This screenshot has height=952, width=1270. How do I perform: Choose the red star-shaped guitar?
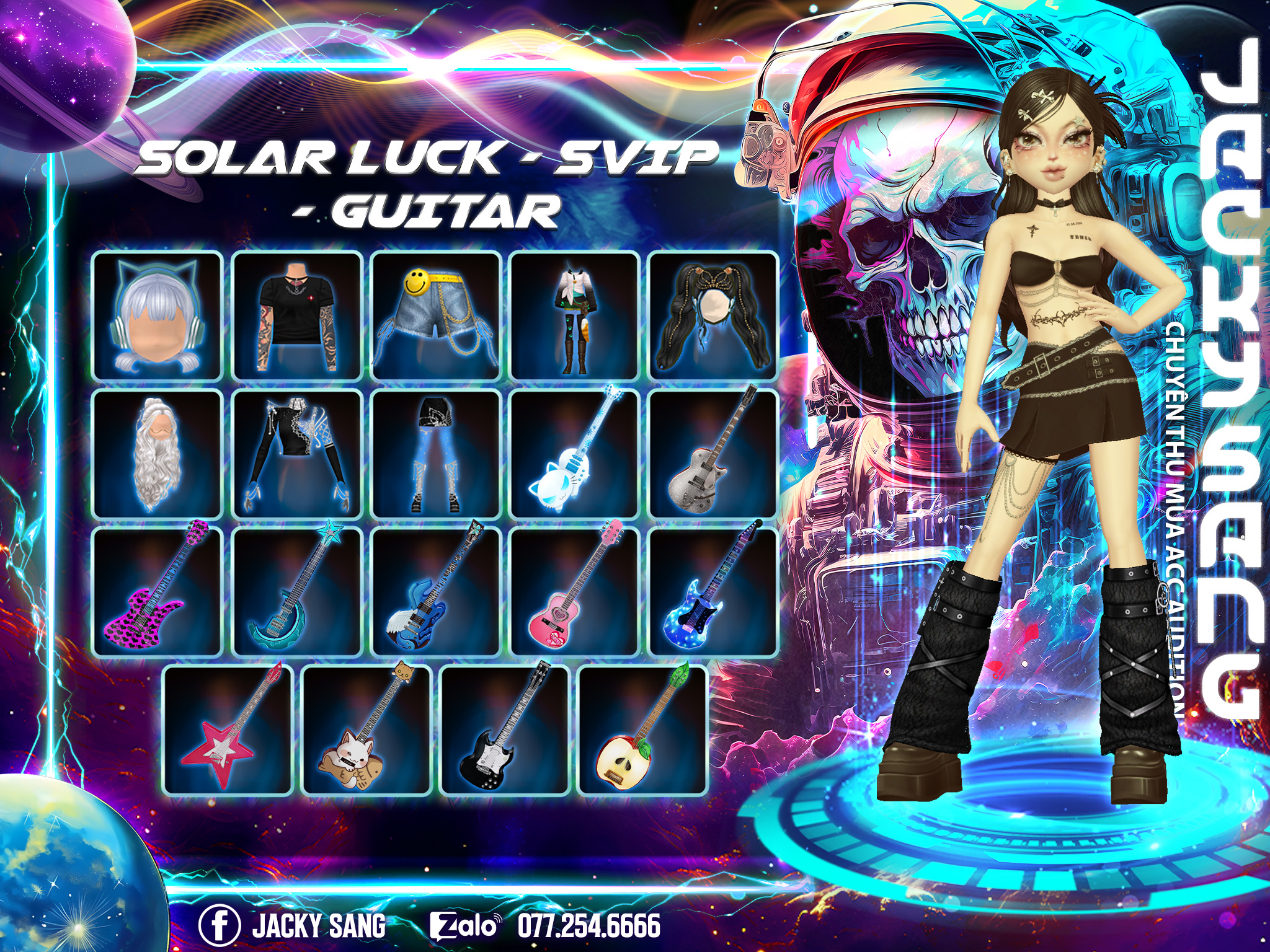pos(228,729)
